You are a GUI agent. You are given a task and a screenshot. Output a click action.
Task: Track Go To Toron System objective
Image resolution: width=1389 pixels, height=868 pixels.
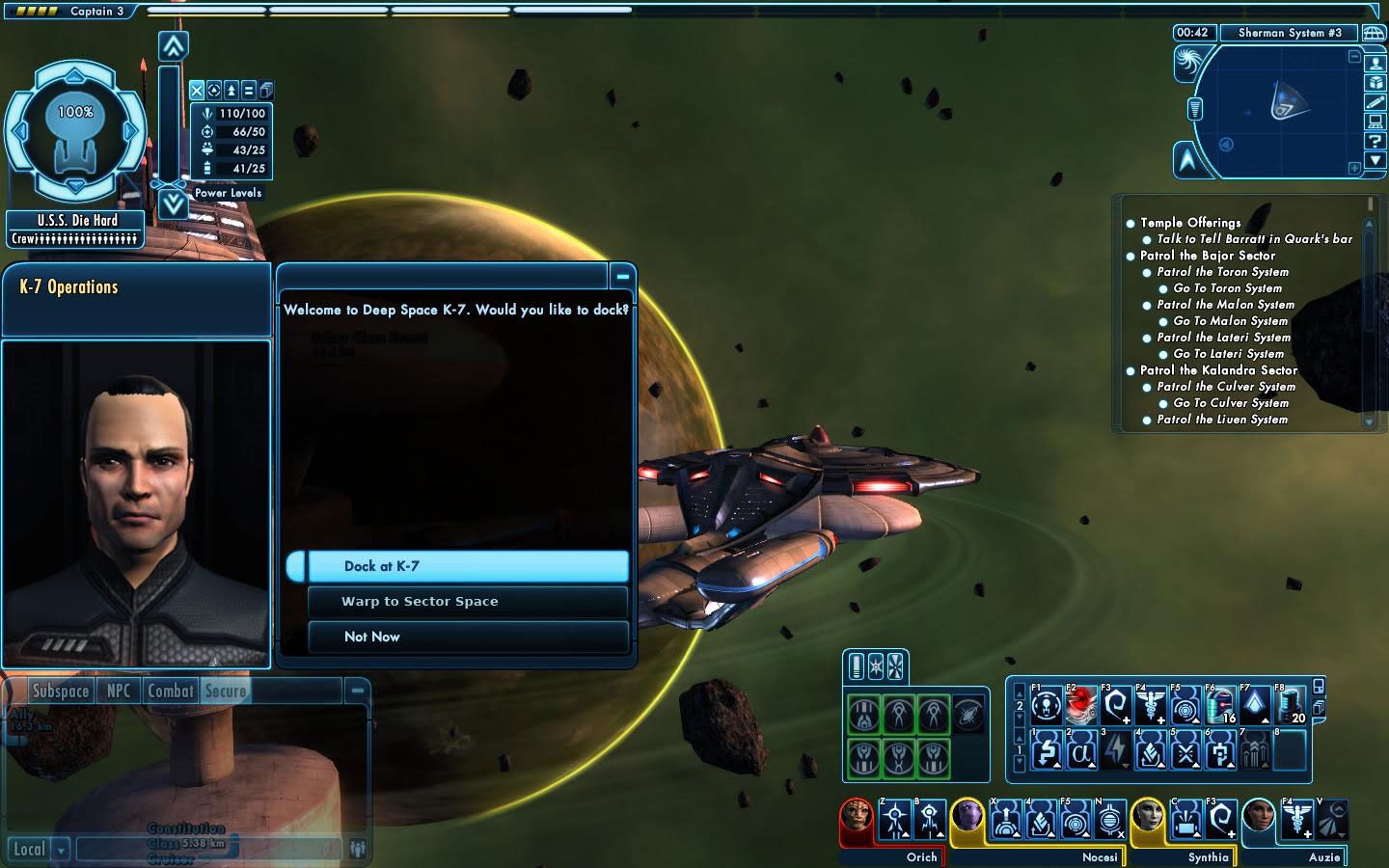[x=1227, y=288]
